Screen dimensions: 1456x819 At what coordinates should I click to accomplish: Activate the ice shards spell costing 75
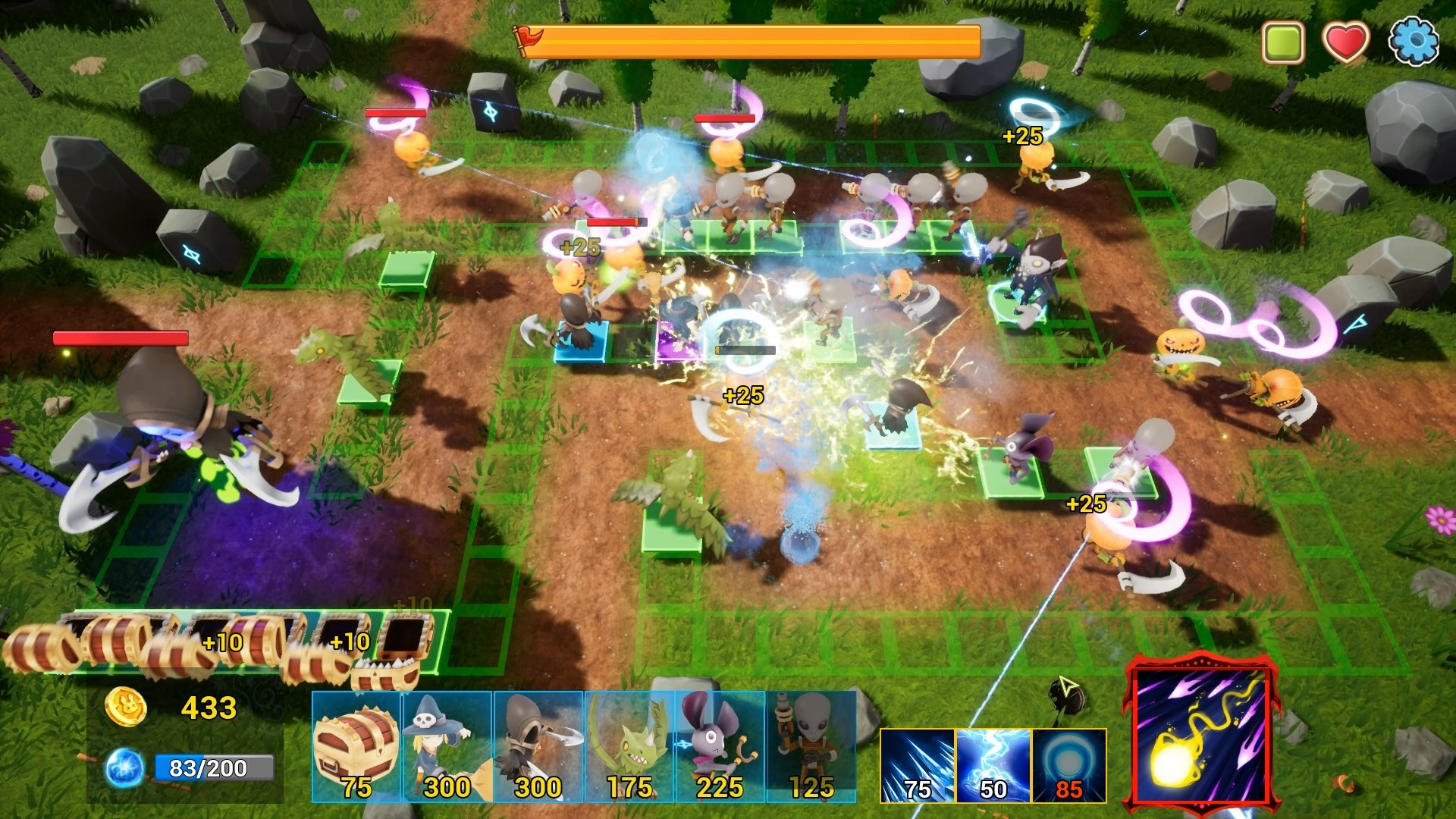[918, 766]
